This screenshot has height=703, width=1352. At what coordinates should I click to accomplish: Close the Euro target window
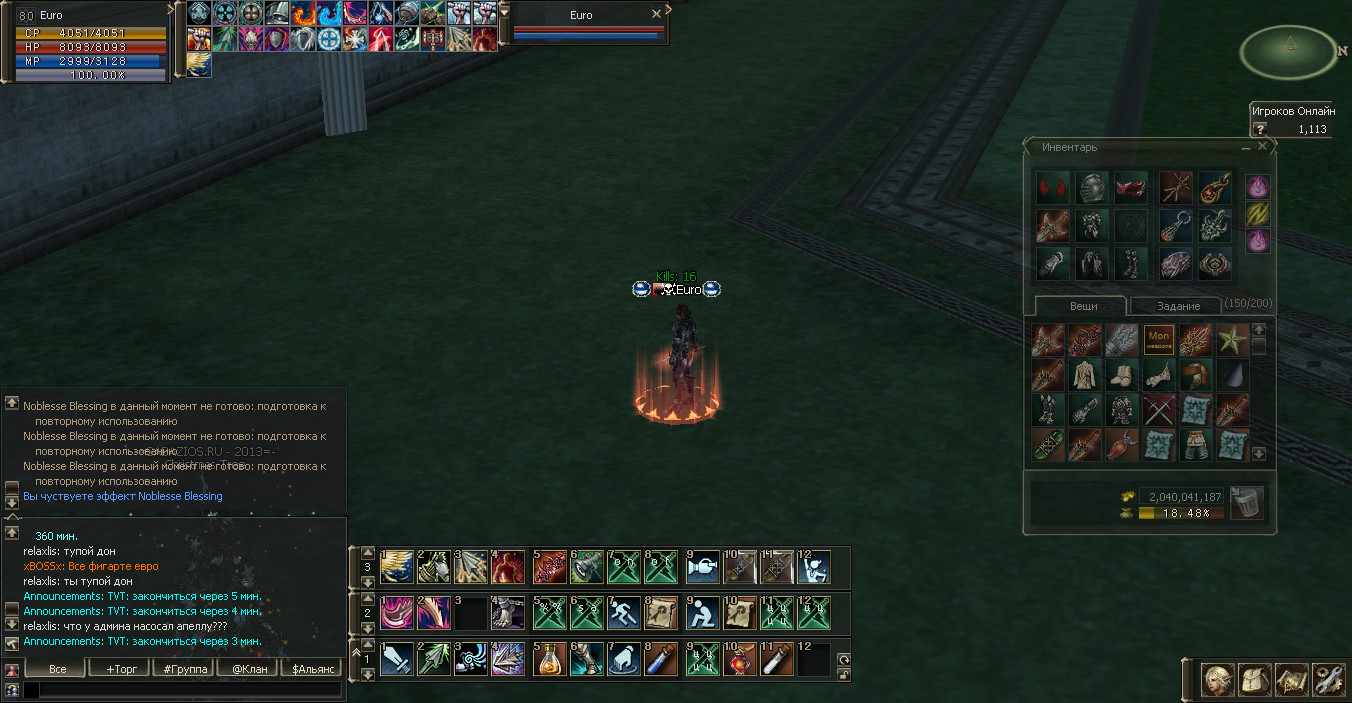[656, 14]
